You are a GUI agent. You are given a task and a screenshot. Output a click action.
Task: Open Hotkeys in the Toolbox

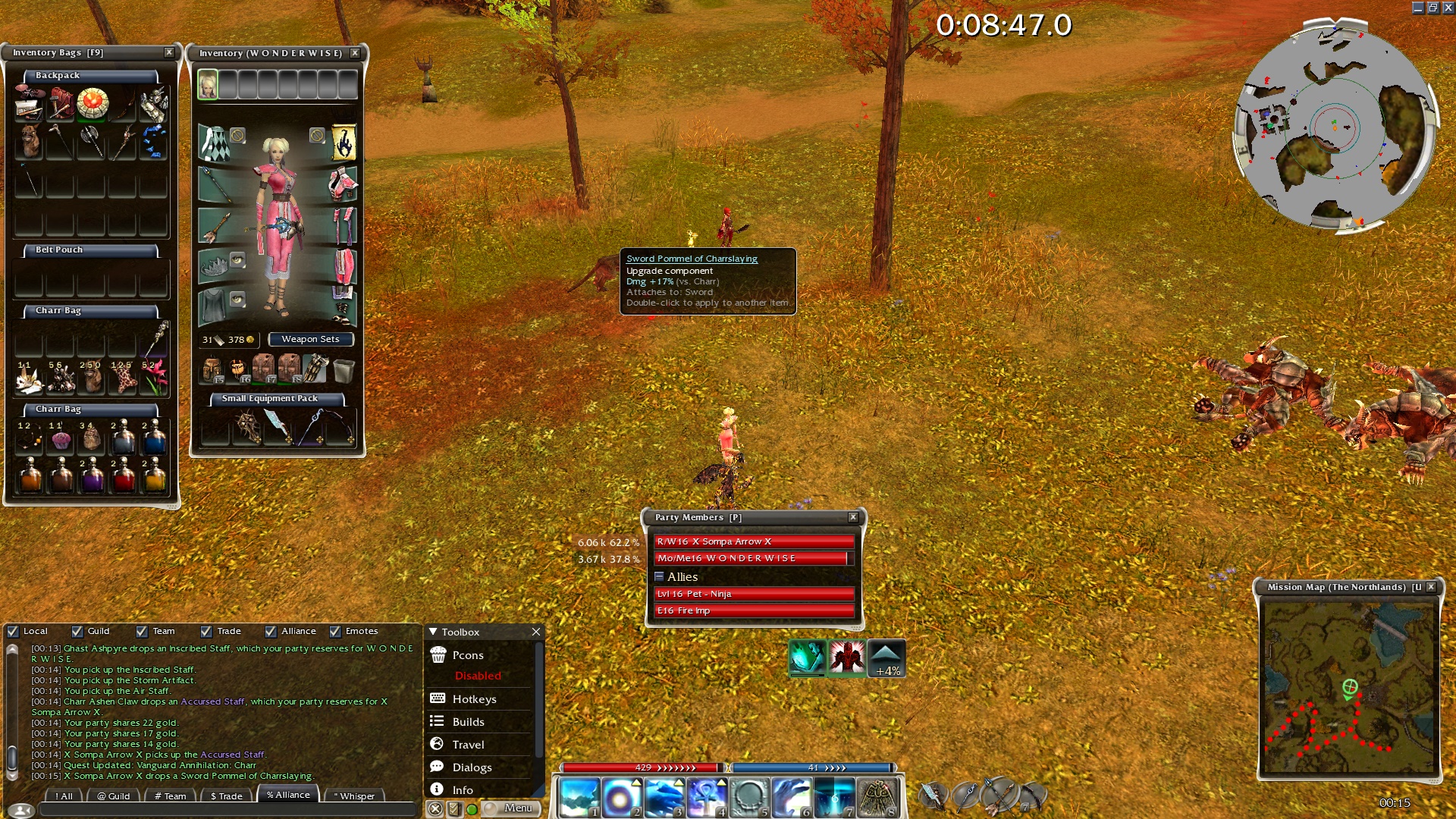coord(474,699)
